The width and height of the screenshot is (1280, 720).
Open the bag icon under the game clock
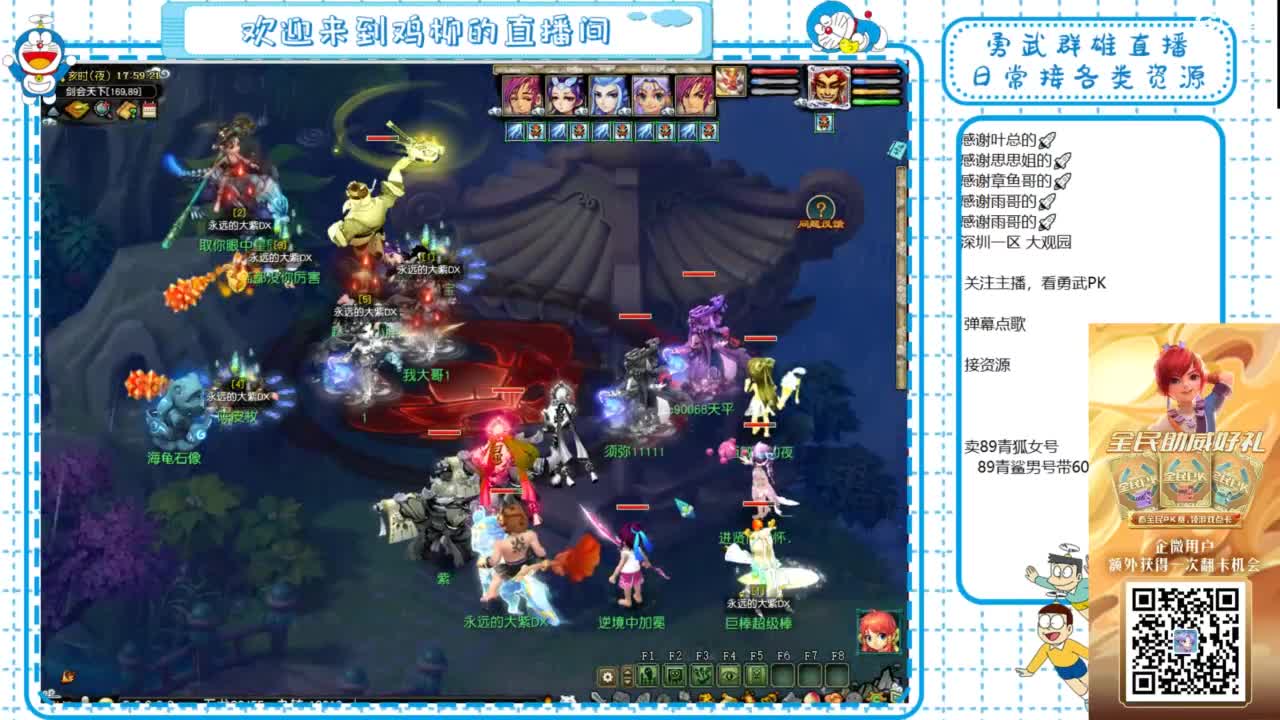(x=76, y=109)
